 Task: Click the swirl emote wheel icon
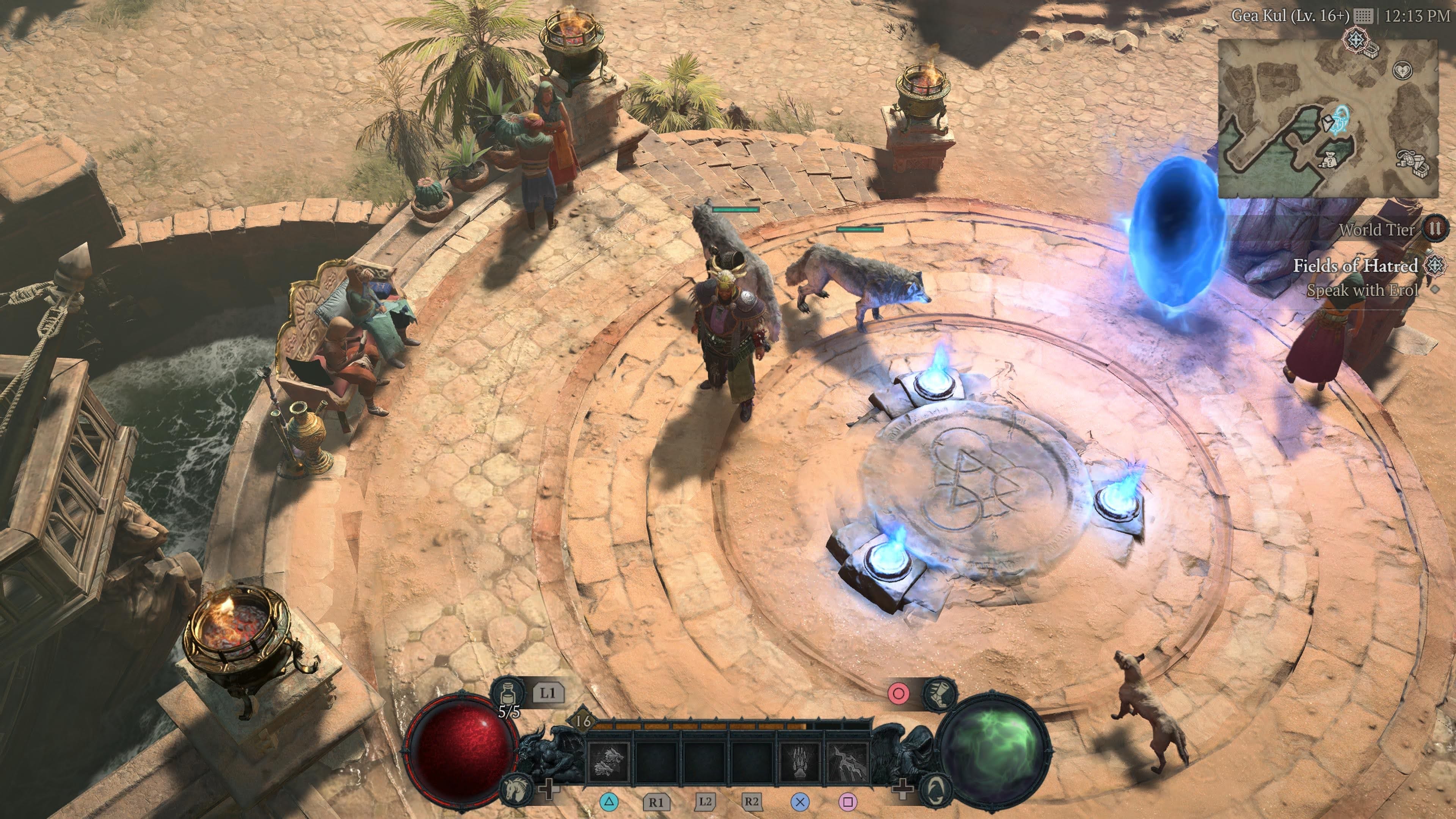pos(935,789)
